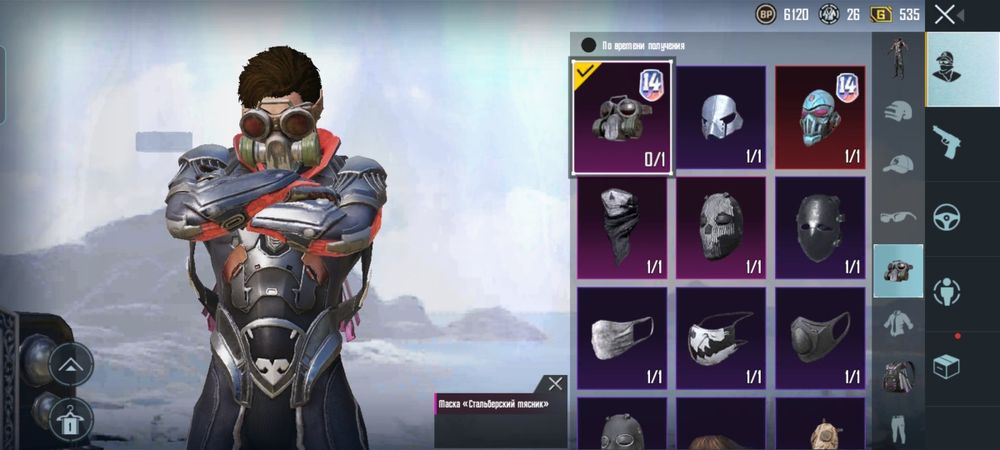The image size is (1000, 450).
Task: Open the helmet category
Action: coord(898,110)
